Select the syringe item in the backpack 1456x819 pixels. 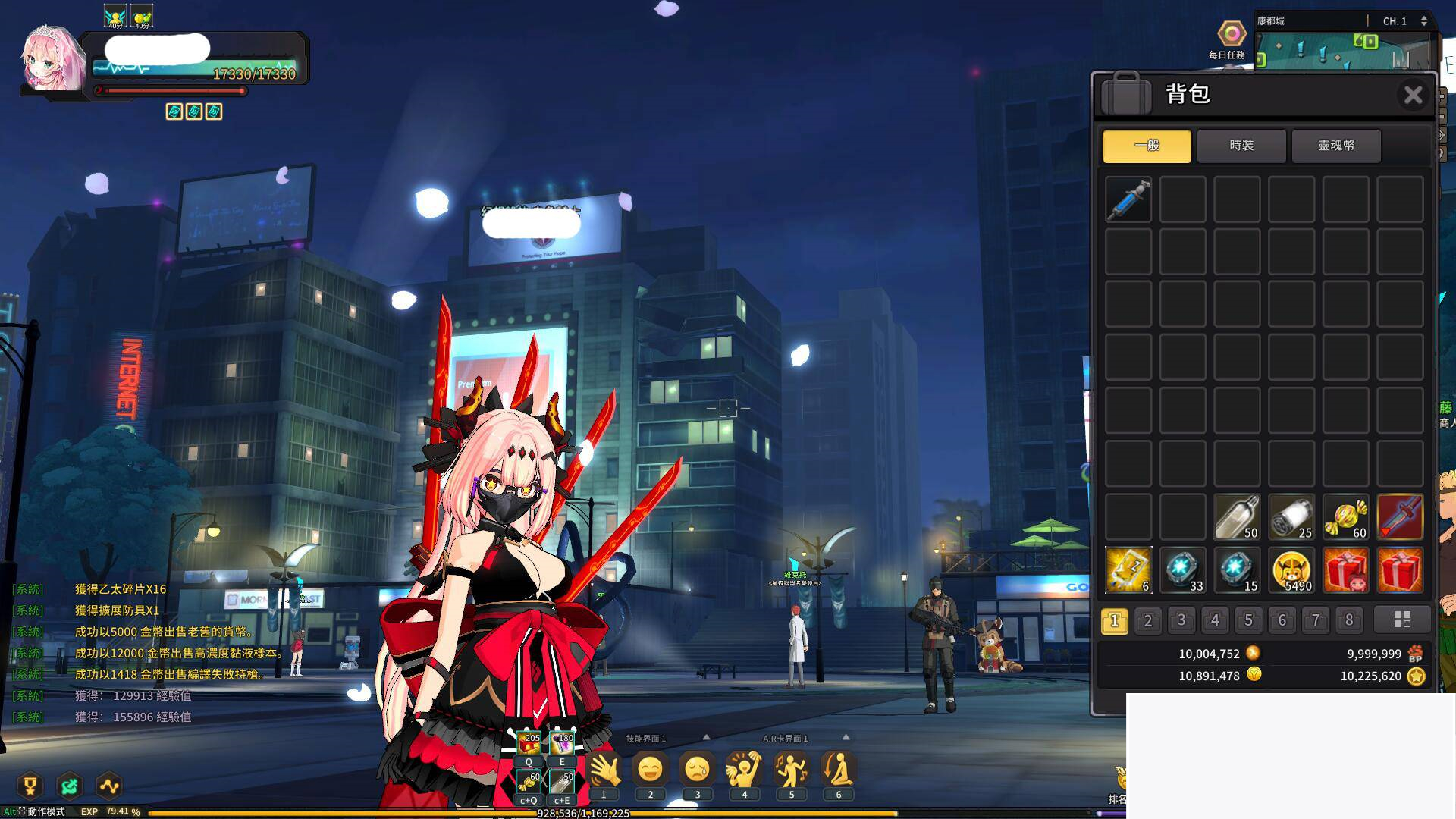point(1128,199)
